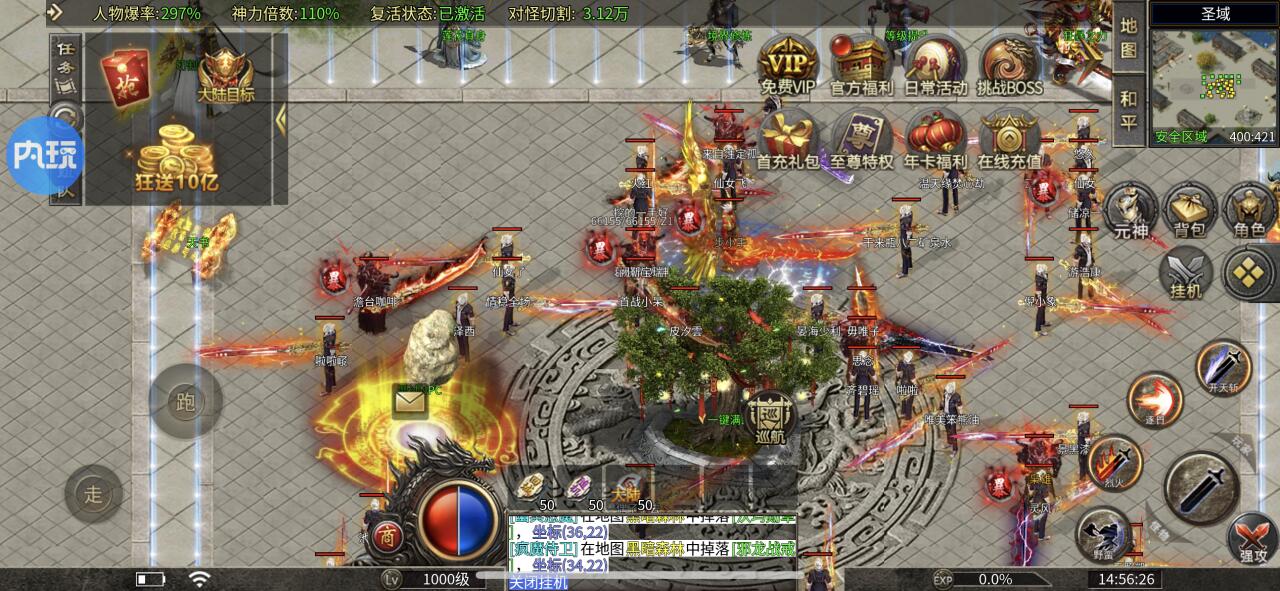This screenshot has width=1280, height=591.
Task: Open the 在线充值 recharge shop
Action: point(1010,138)
